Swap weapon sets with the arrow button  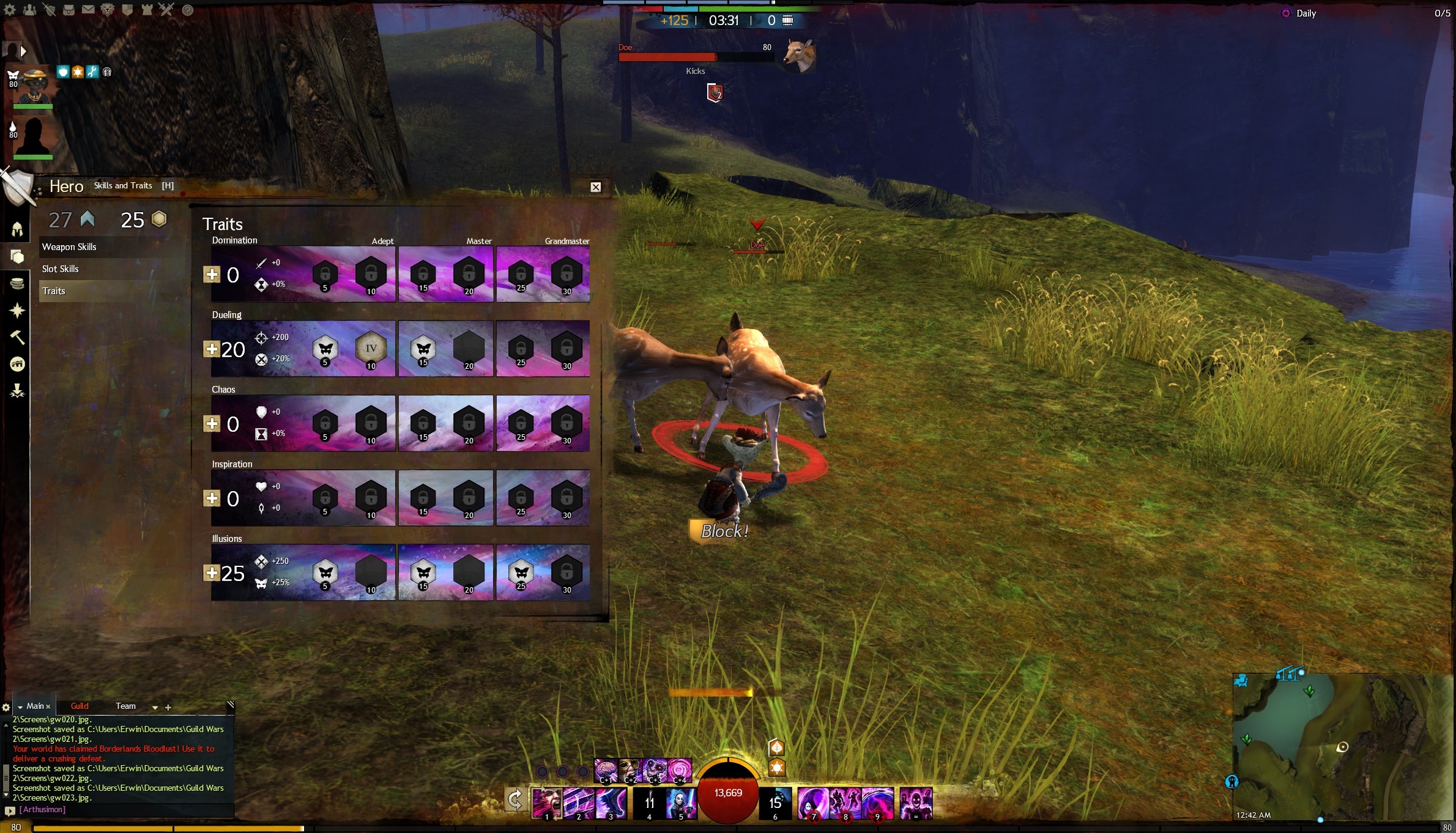515,799
